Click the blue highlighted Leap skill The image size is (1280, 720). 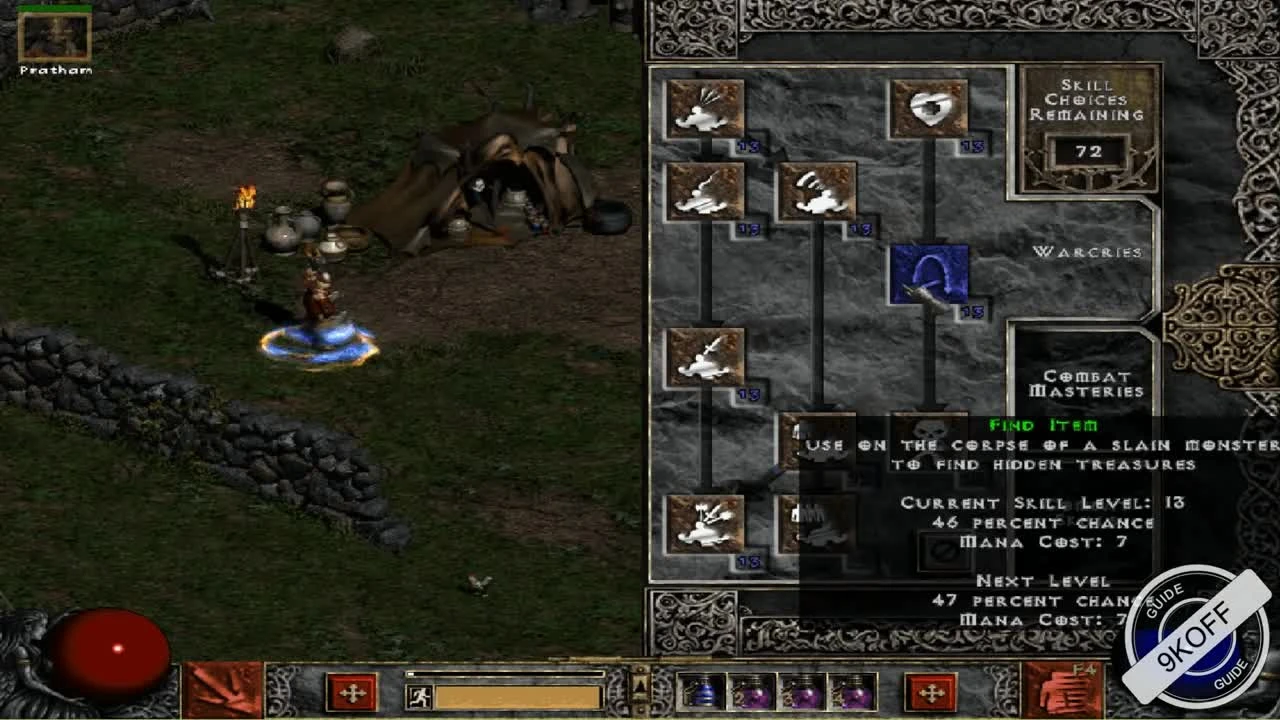tap(927, 278)
